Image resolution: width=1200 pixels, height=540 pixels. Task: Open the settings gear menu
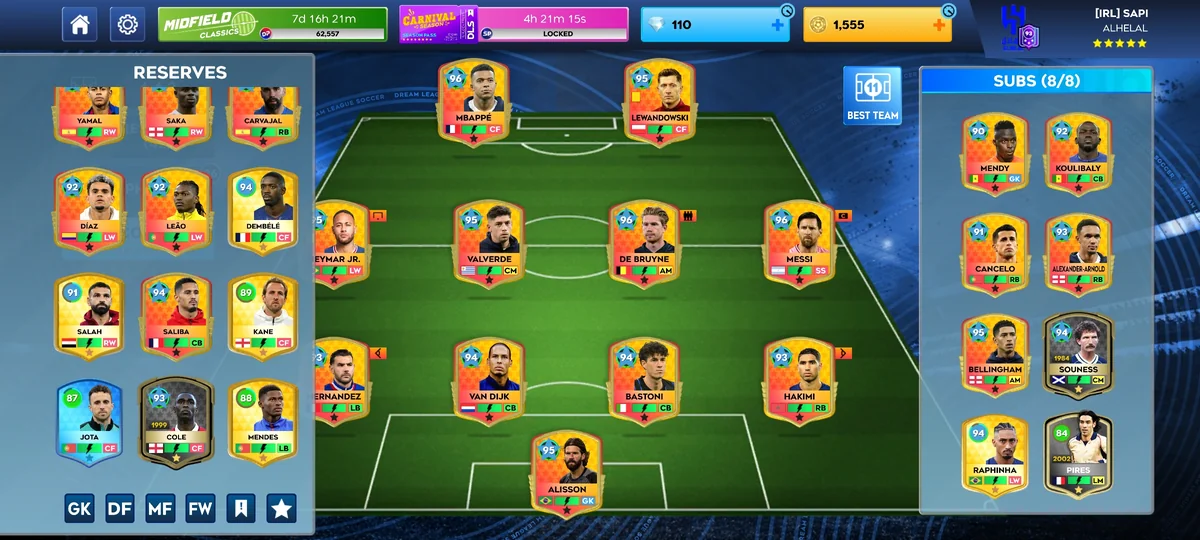coord(127,25)
